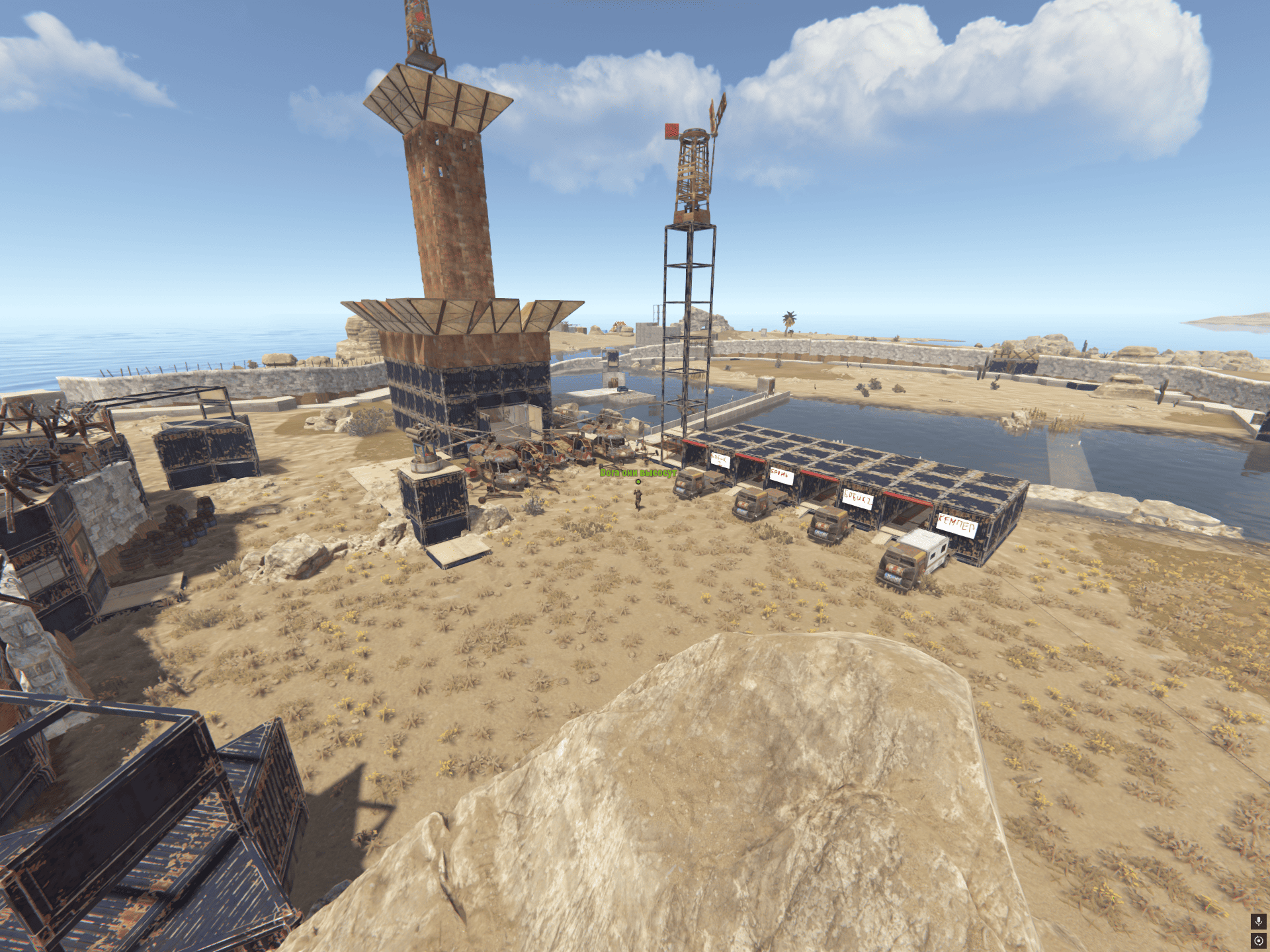Toggle the microphone icon button
Image resolution: width=1270 pixels, height=952 pixels.
pyautogui.click(x=1258, y=921)
